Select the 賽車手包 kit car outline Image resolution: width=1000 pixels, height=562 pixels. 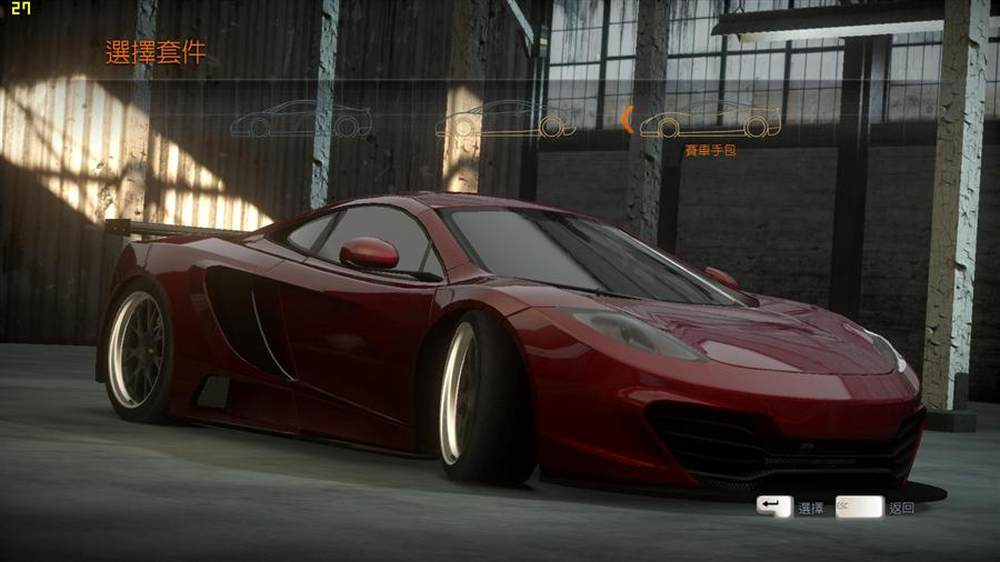(710, 120)
